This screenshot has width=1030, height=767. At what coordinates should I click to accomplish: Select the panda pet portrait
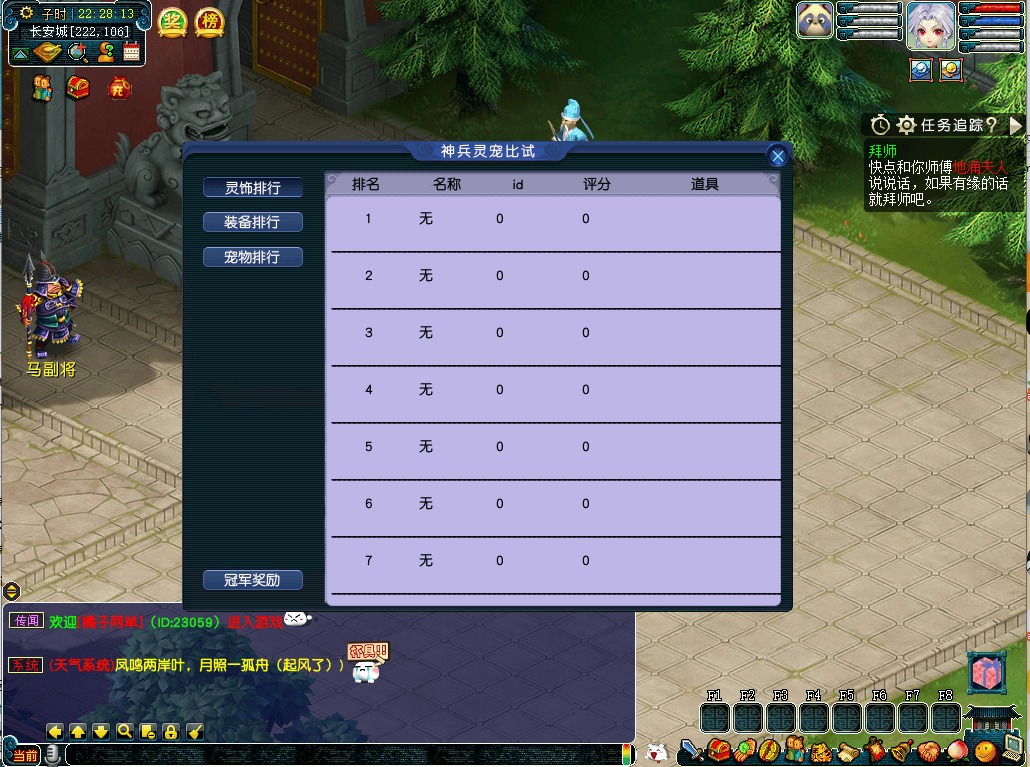[815, 21]
